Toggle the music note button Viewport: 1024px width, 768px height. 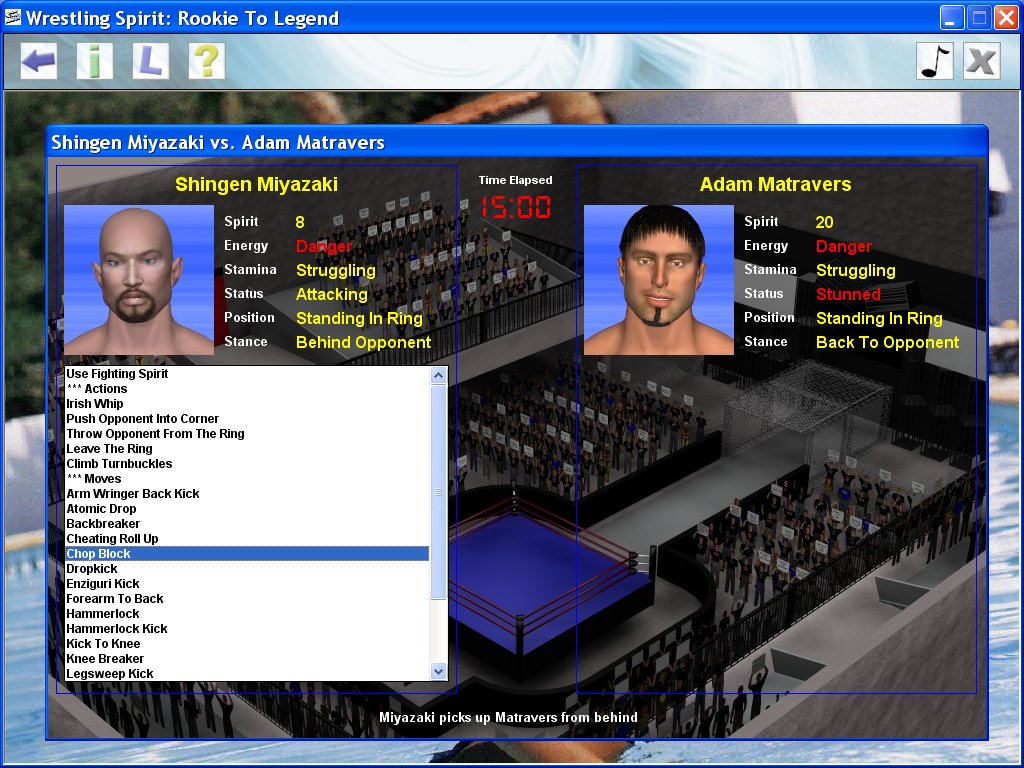[x=935, y=61]
